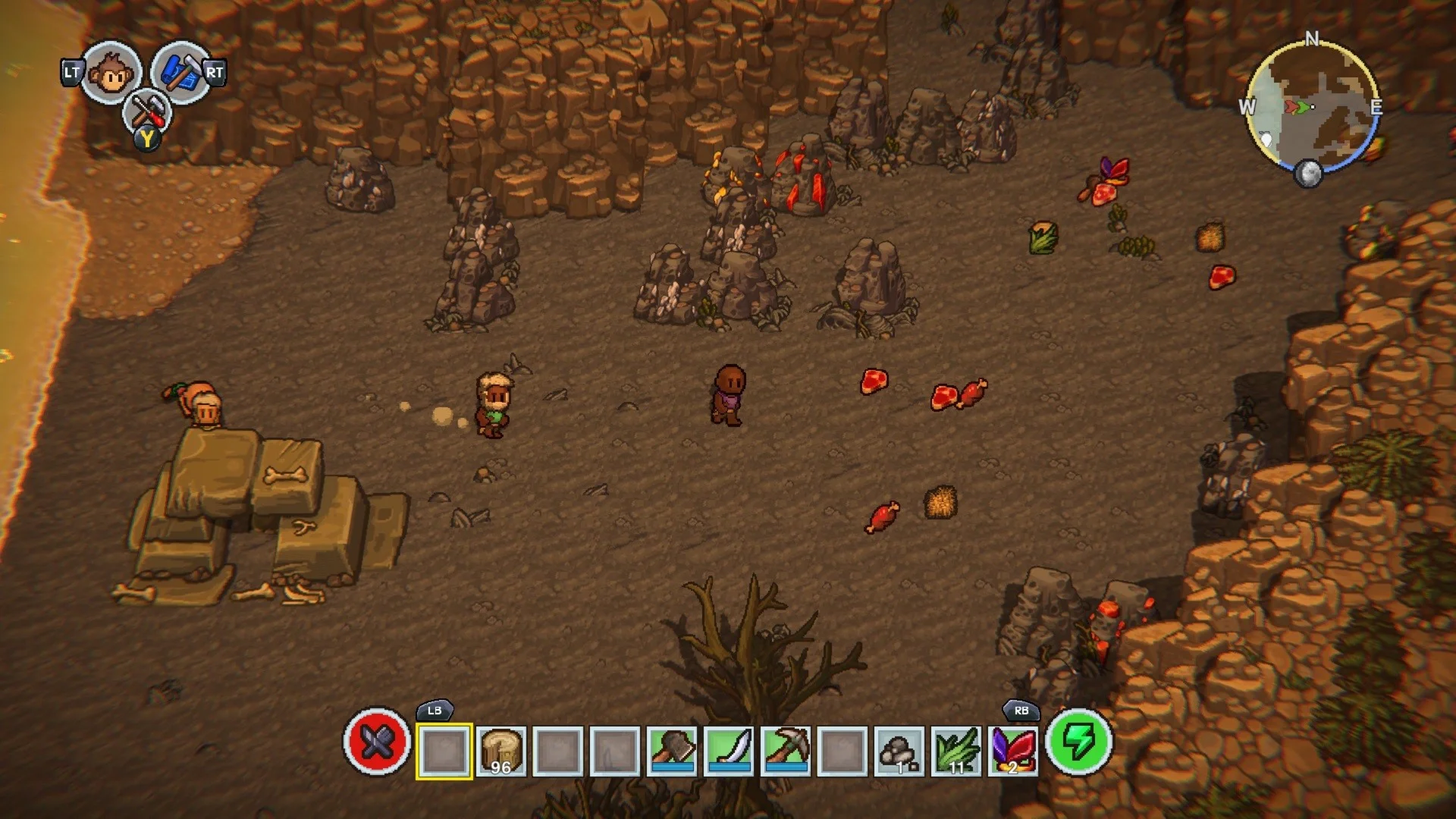Select the pickaxe hotbar slot
1456x819 pixels.
coord(786,752)
